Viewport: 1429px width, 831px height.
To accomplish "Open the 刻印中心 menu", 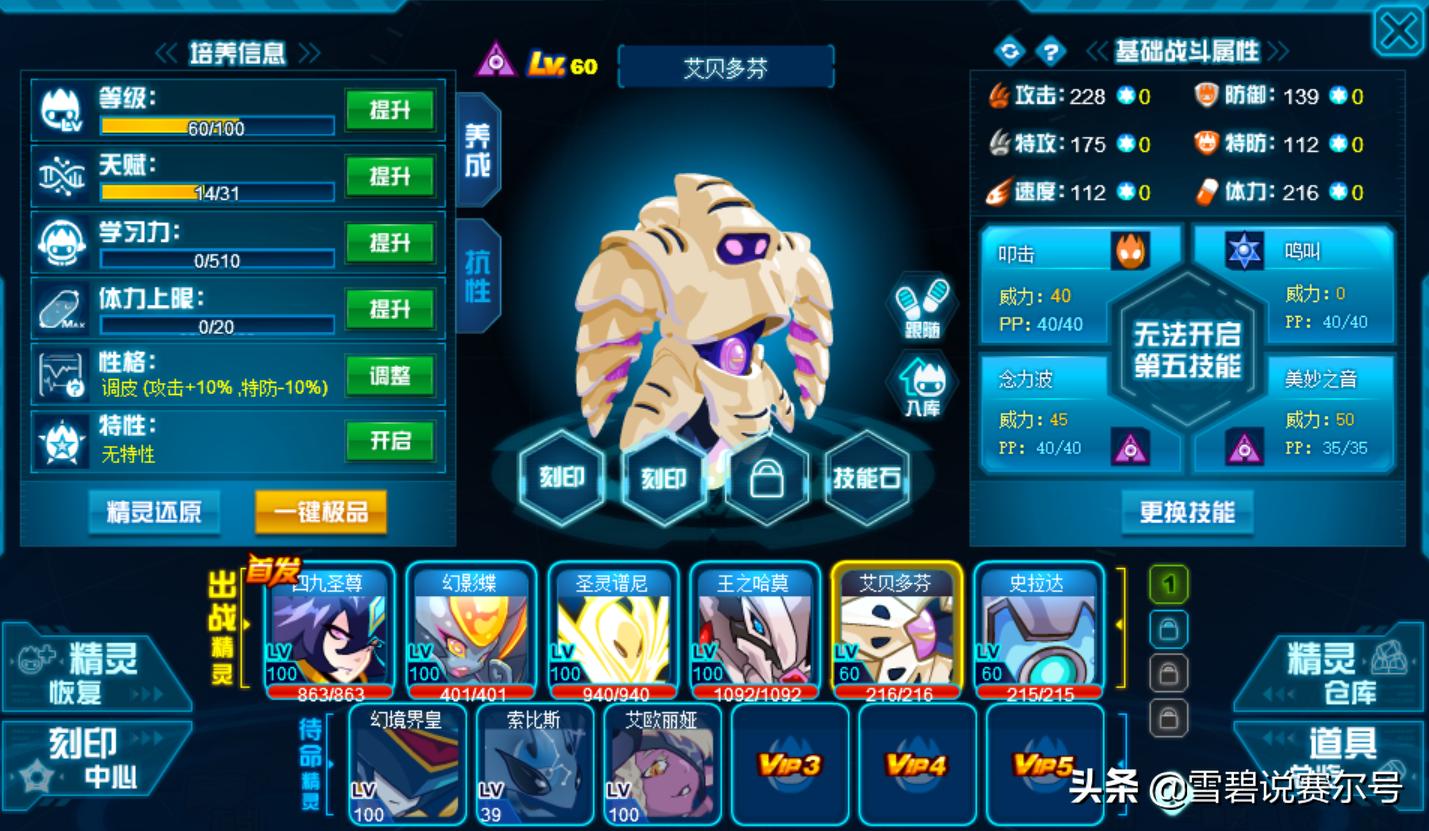I will [95, 757].
